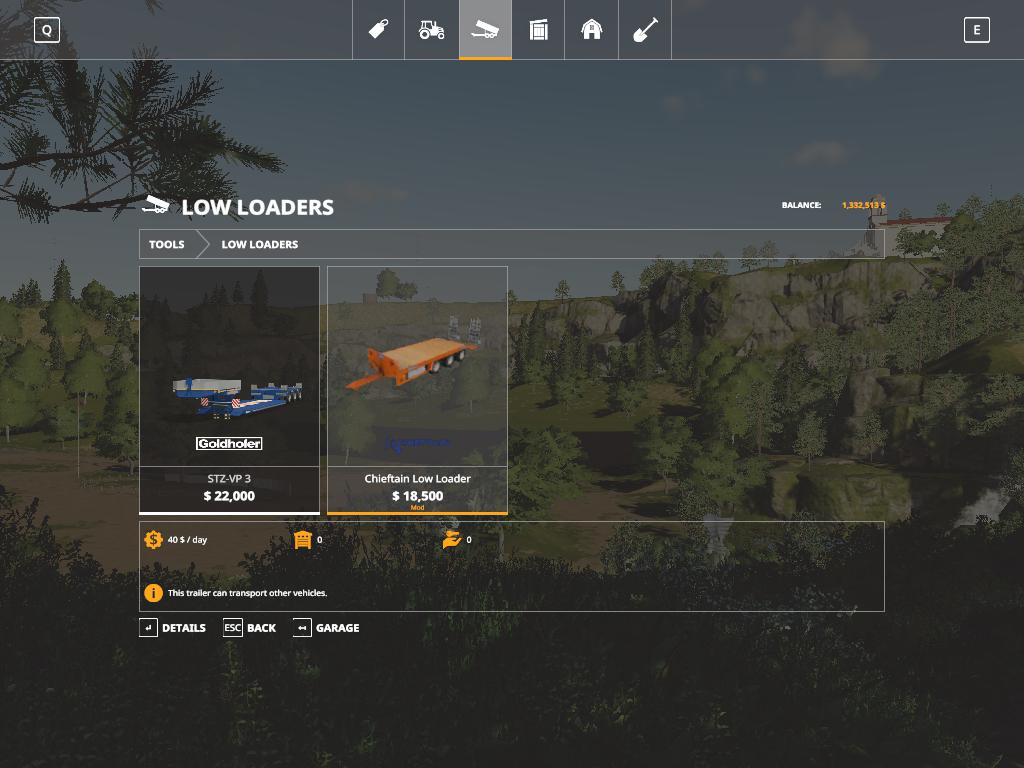Open the price tag sales tab

379,30
